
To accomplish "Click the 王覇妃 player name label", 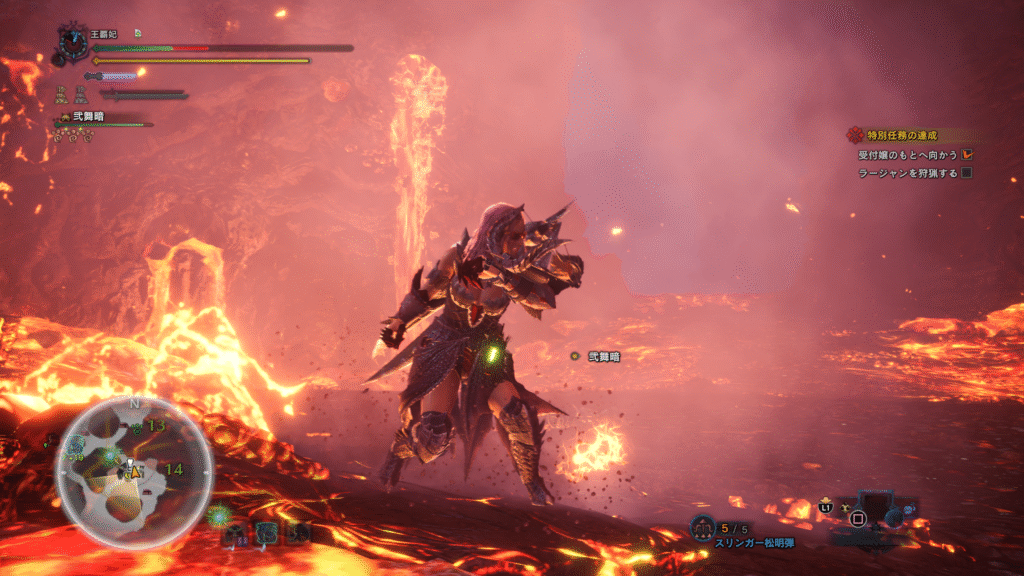I will pyautogui.click(x=104, y=34).
